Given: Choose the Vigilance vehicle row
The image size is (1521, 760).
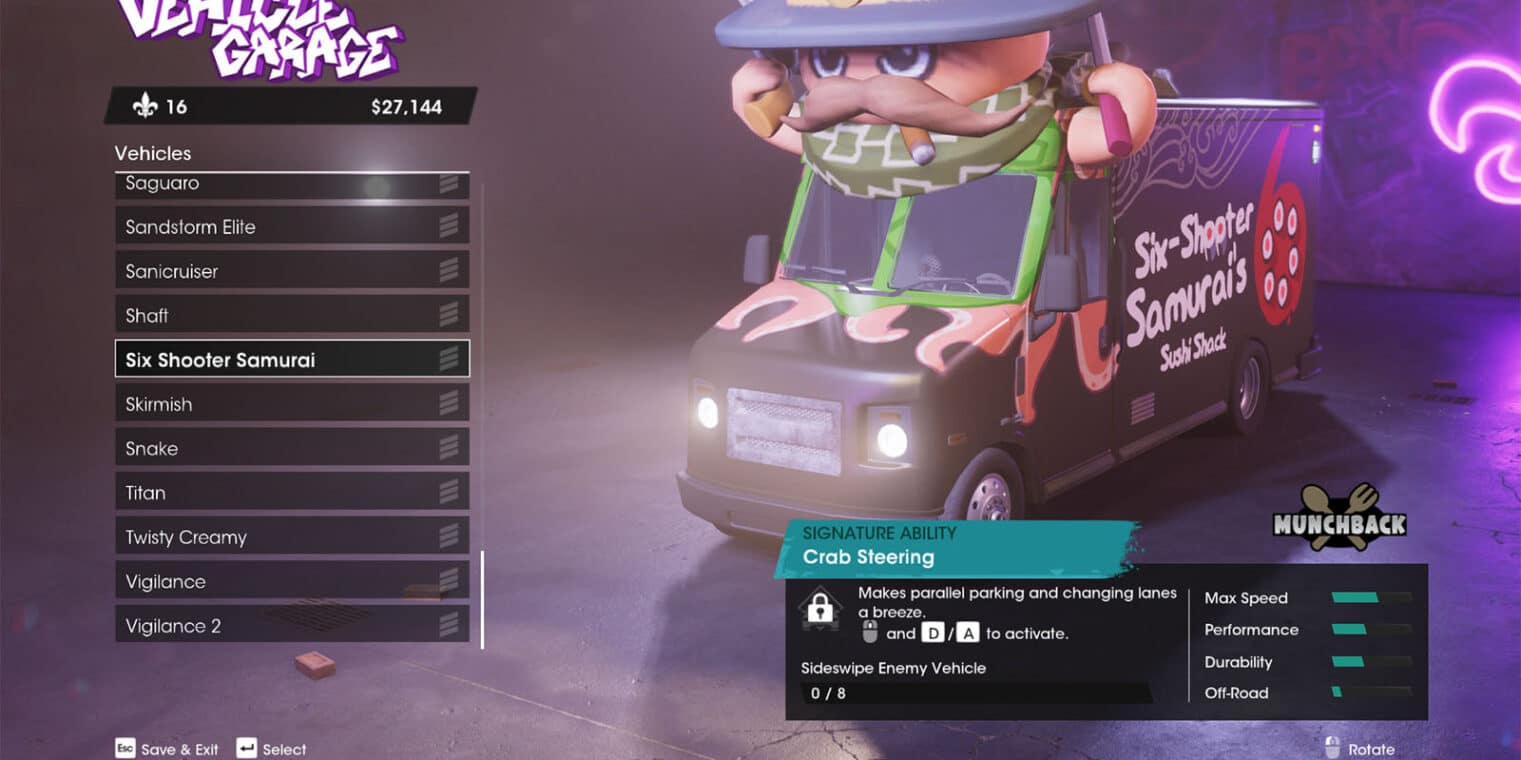Looking at the screenshot, I should tap(291, 581).
